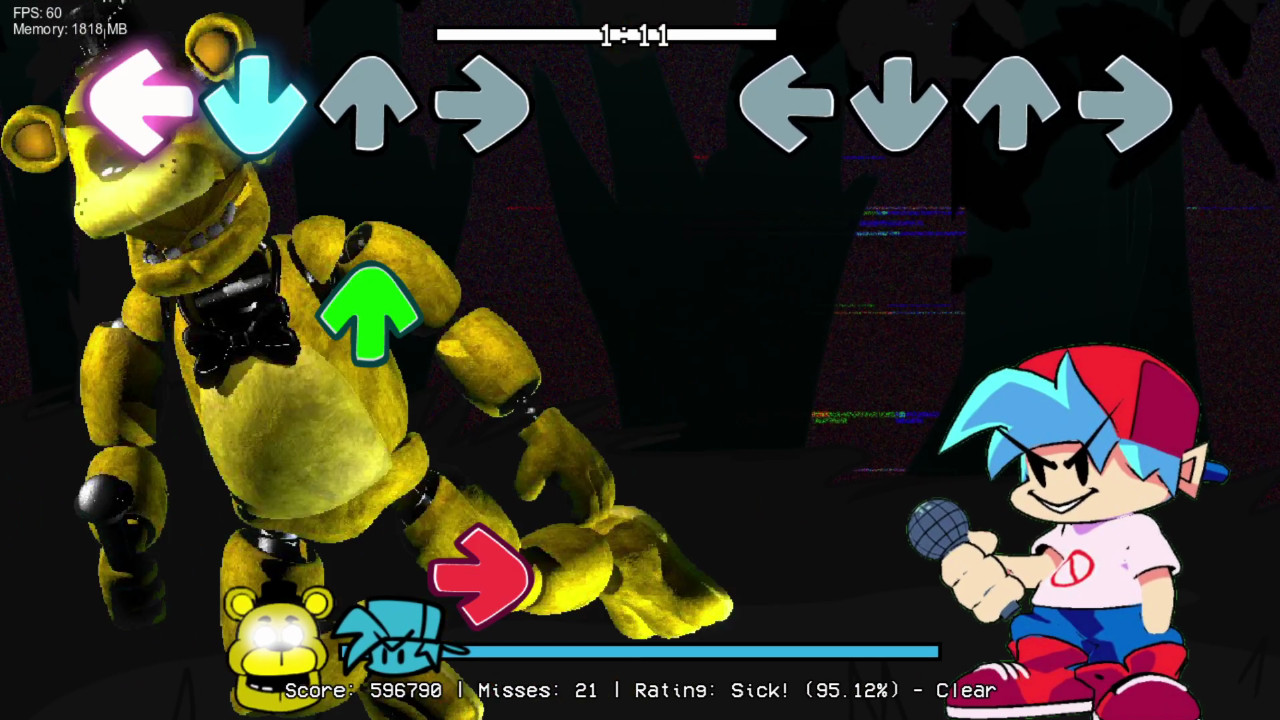Click the player's up arrow receptor

click(1010, 100)
